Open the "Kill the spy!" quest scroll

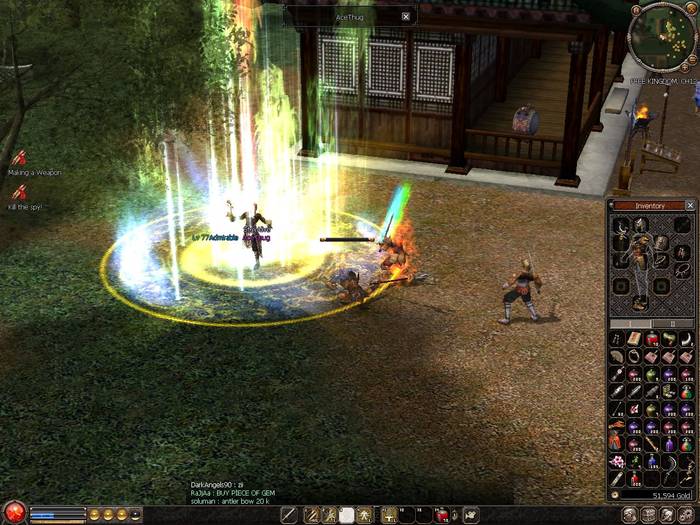[x=19, y=193]
